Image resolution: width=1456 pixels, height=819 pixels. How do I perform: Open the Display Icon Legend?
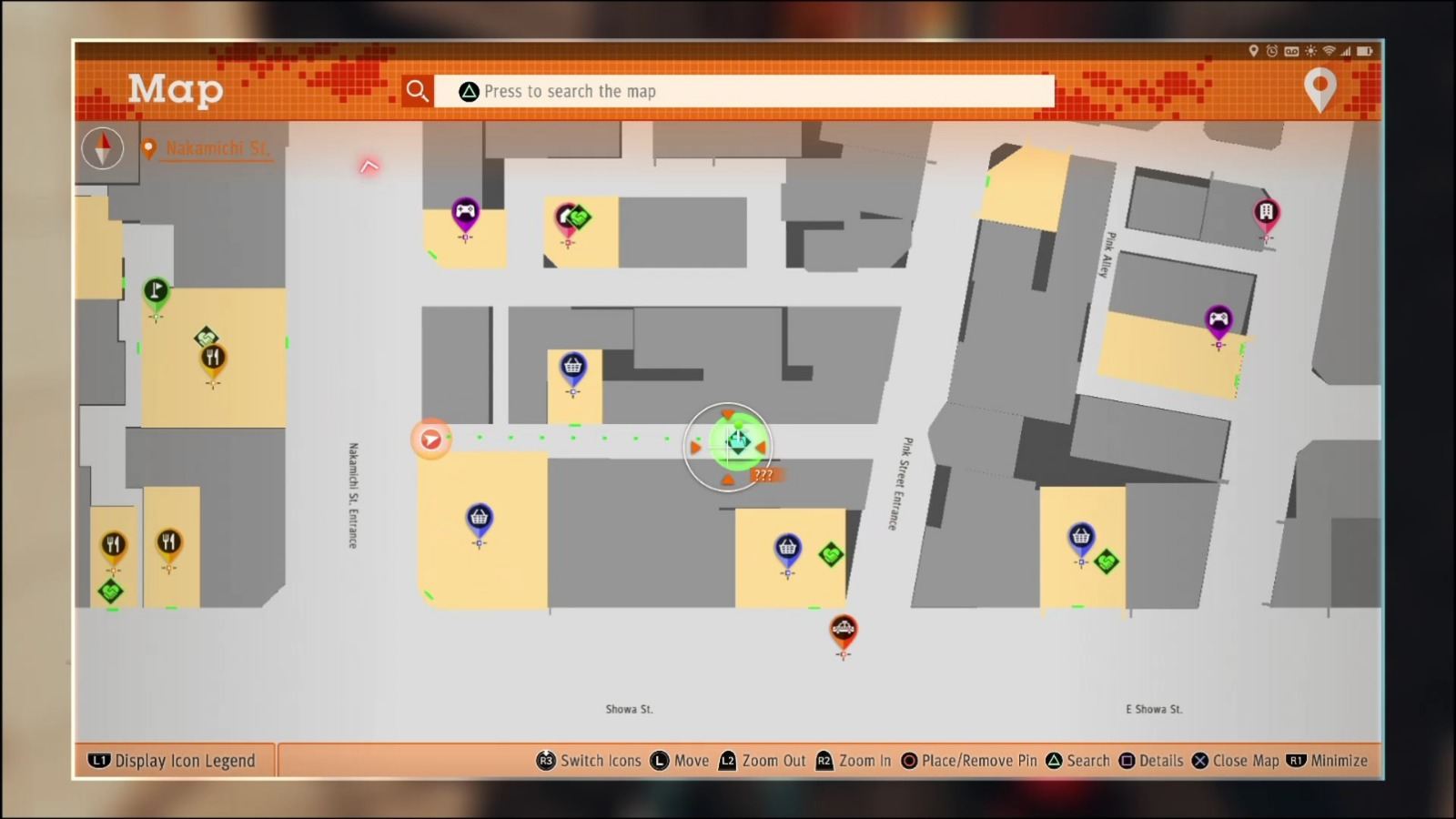tap(173, 761)
